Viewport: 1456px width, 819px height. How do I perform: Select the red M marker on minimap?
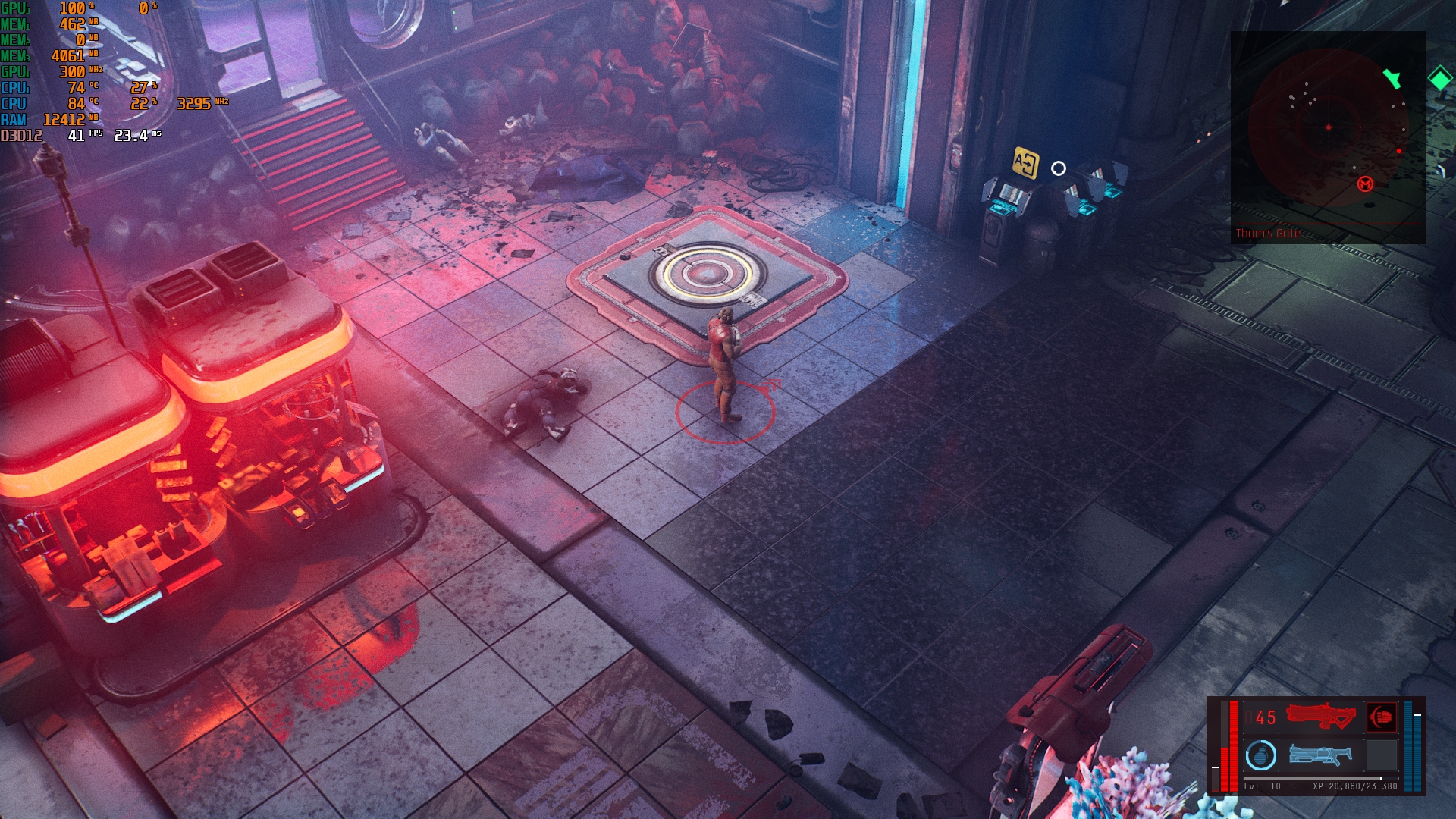(1365, 184)
